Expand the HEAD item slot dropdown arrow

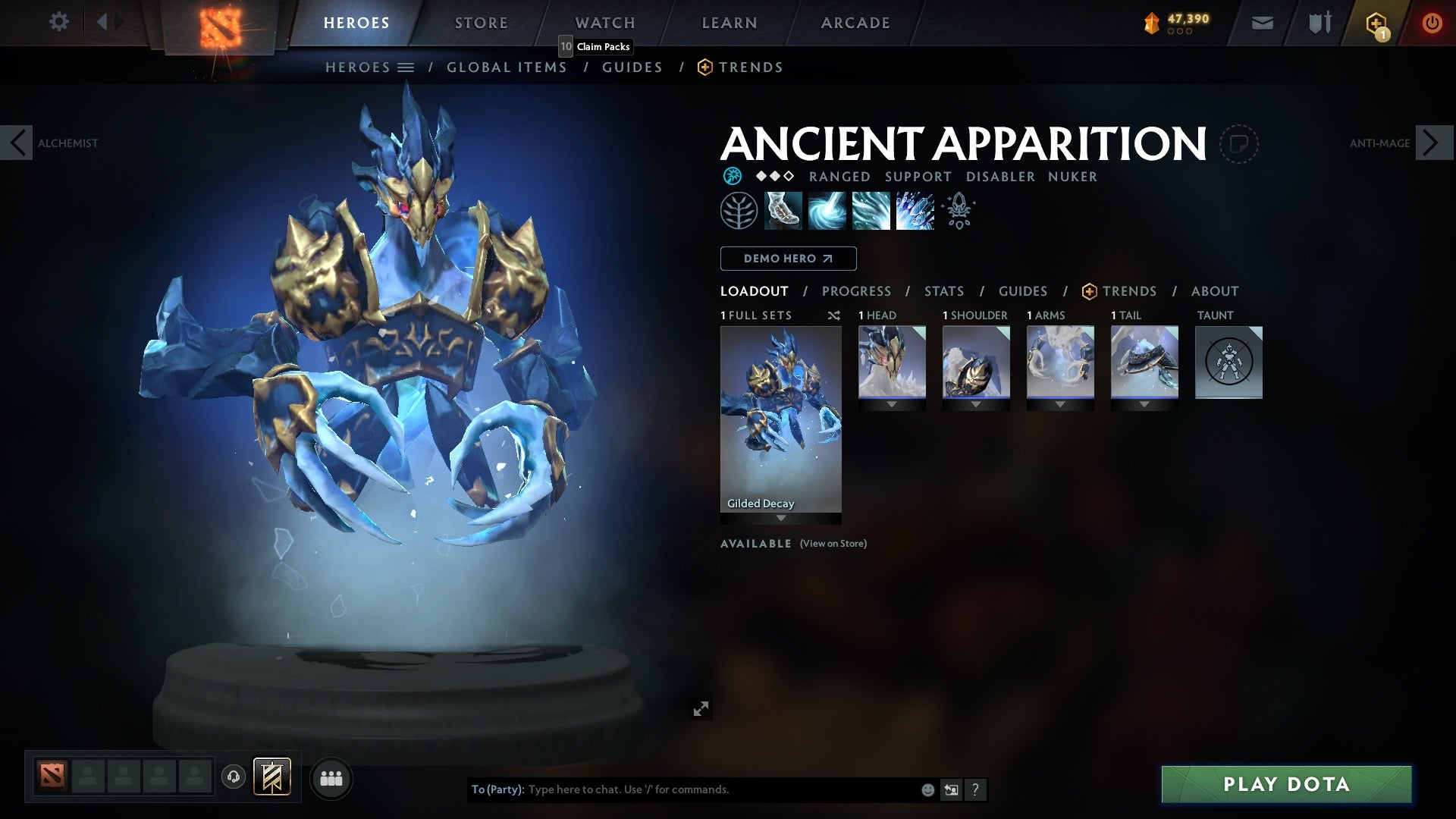coord(891,404)
